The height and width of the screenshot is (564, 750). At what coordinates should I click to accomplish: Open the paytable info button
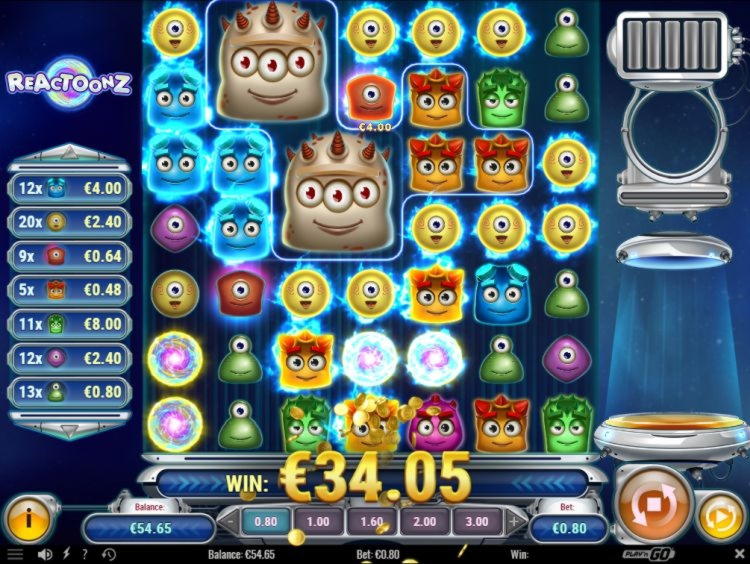click(x=29, y=517)
